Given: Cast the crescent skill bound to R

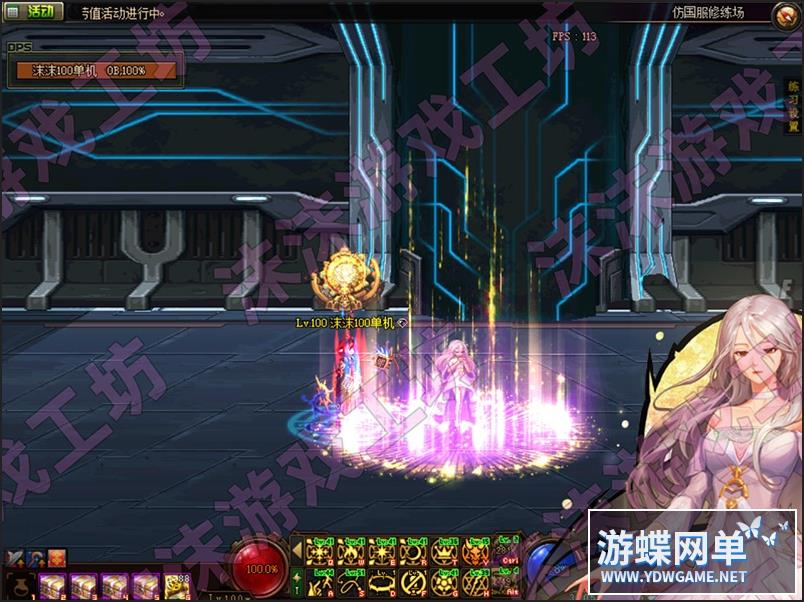Looking at the screenshot, I should [x=411, y=551].
